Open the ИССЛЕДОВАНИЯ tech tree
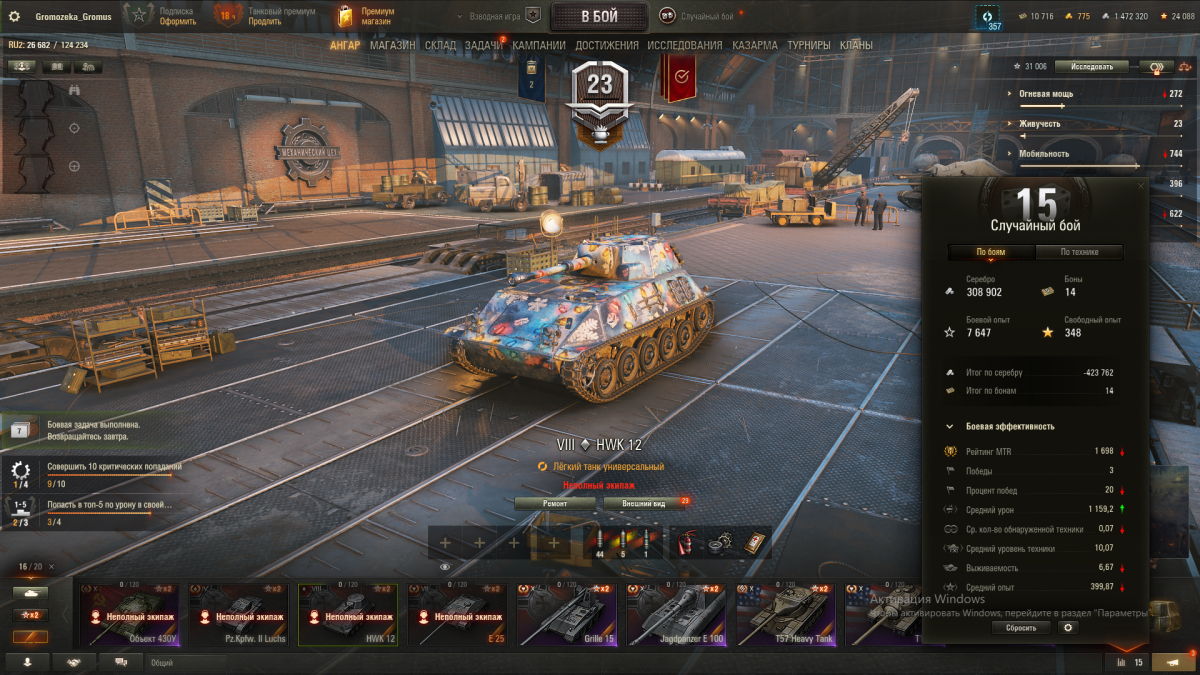1200x675 pixels. [x=684, y=45]
